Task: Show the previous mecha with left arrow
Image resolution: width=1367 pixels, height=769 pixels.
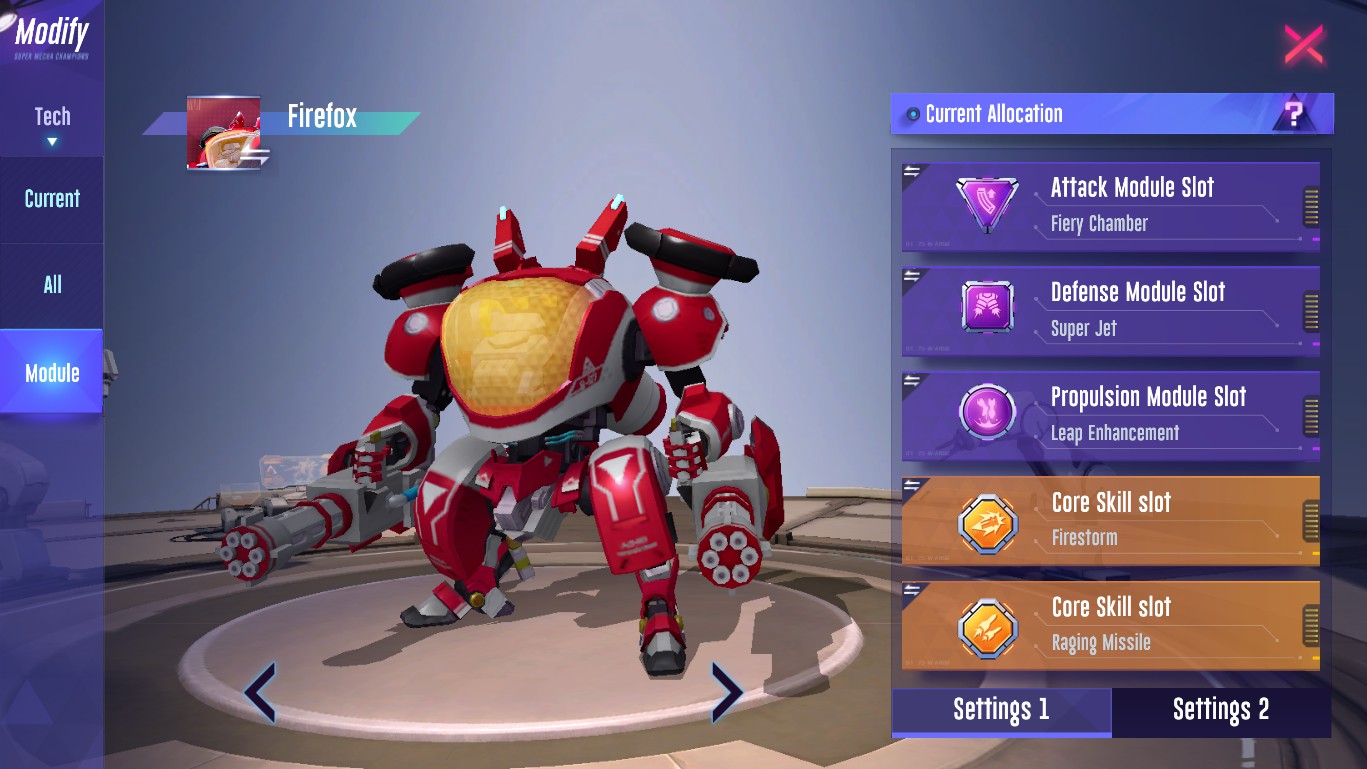Action: [x=260, y=692]
